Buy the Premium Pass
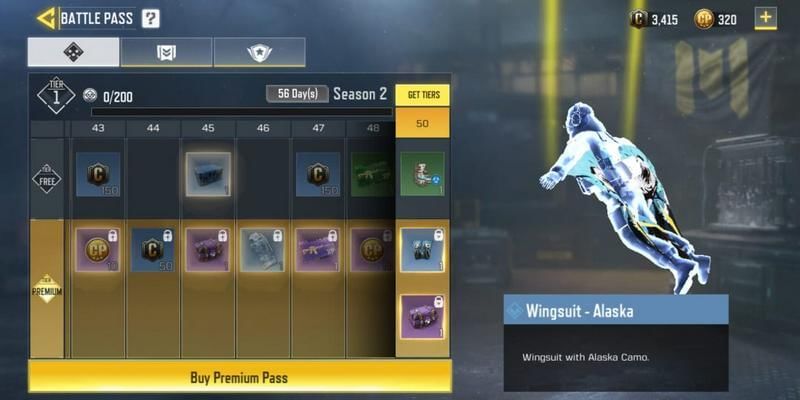This screenshot has width=800, height=400. pos(239,377)
